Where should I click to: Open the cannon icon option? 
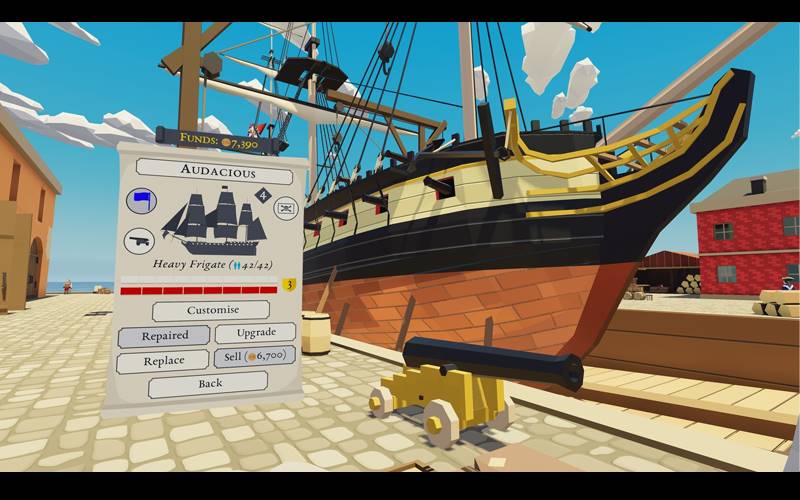coord(139,240)
